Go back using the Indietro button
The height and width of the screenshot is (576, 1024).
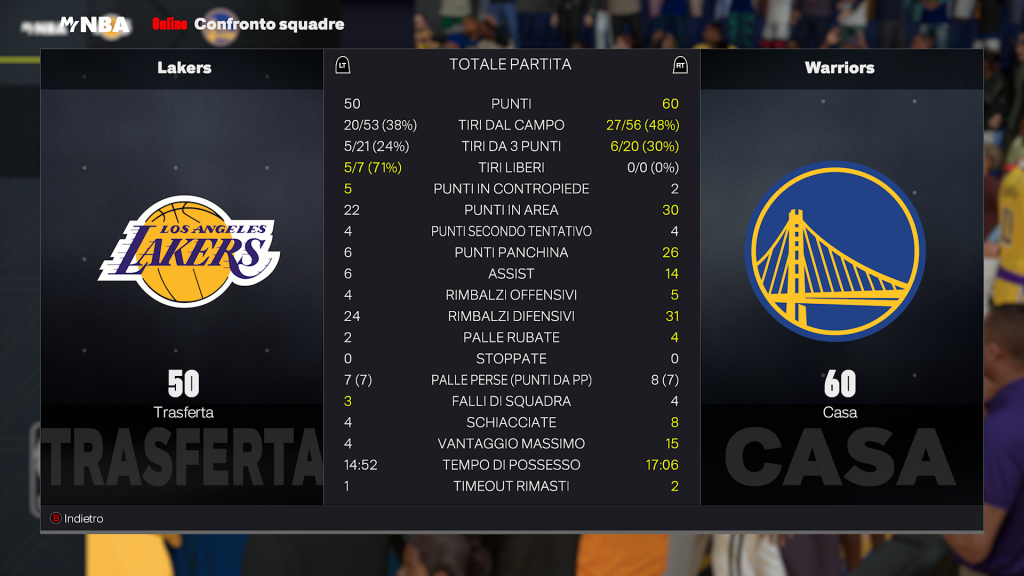click(x=78, y=518)
